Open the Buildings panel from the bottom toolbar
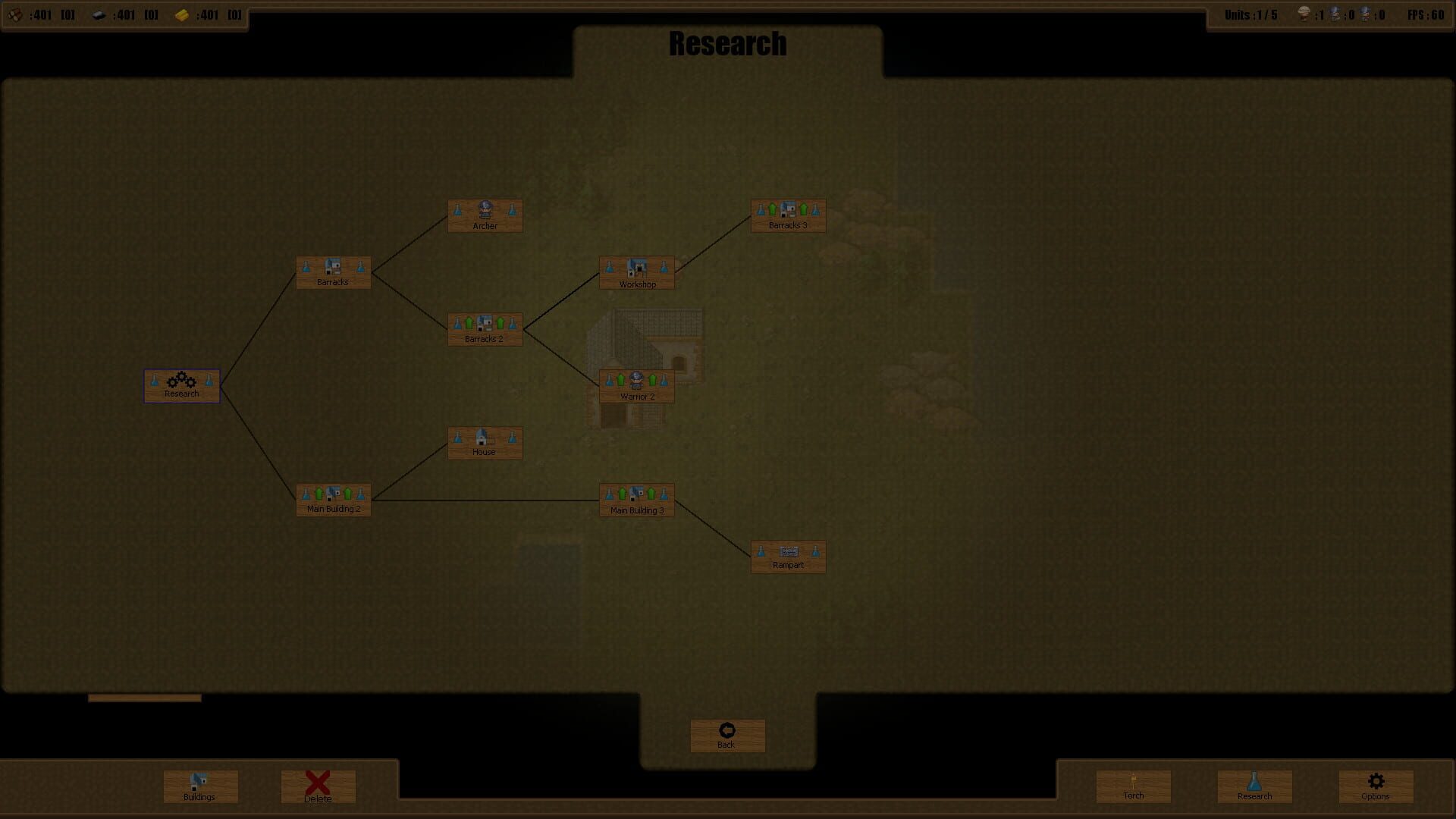Screen dimensions: 1456x819 [x=199, y=786]
